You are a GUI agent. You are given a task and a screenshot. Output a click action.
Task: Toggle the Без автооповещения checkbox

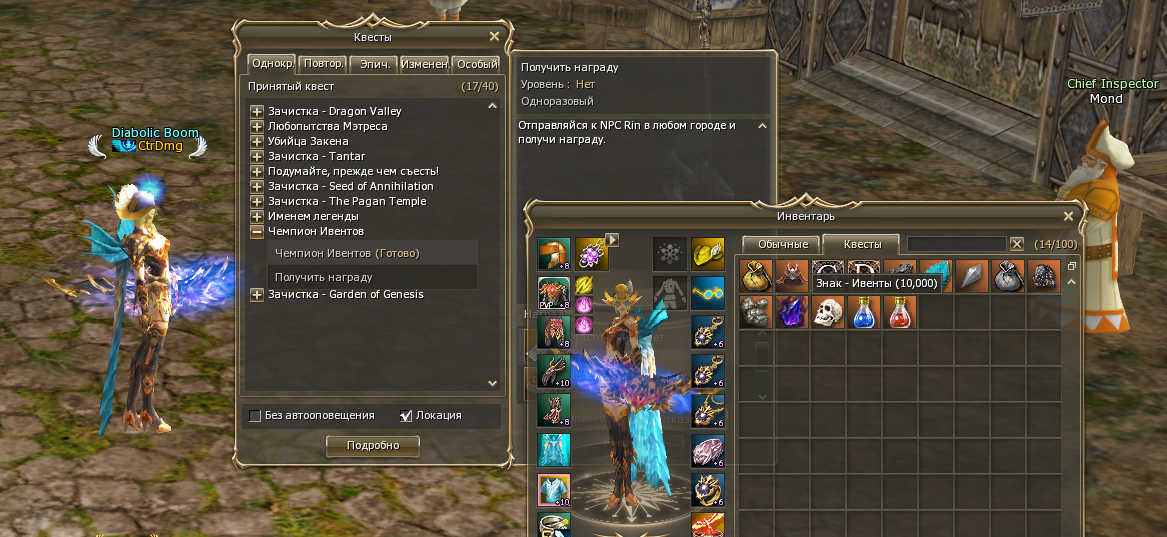255,415
